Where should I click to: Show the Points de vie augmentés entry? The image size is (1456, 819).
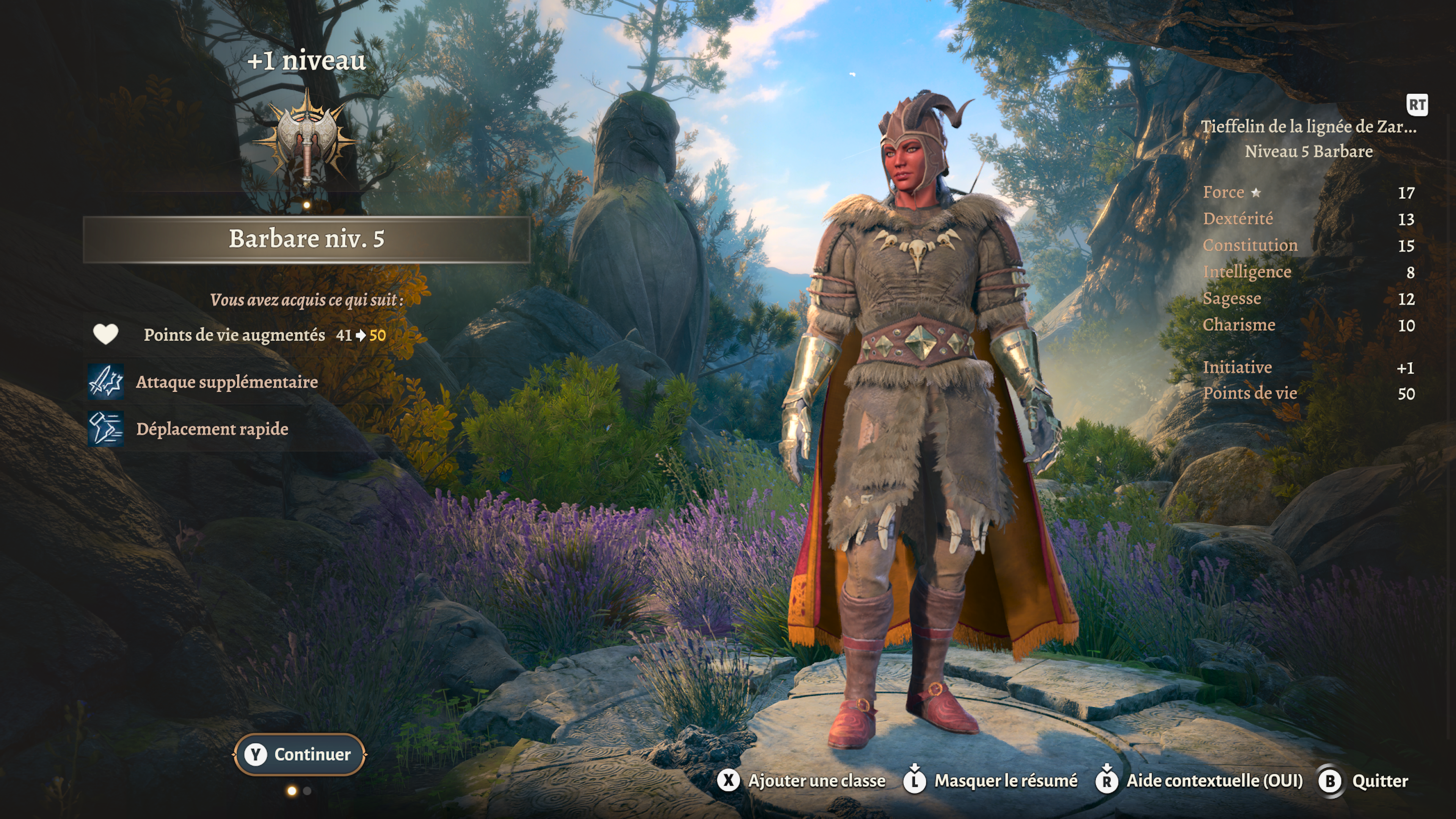(x=234, y=334)
